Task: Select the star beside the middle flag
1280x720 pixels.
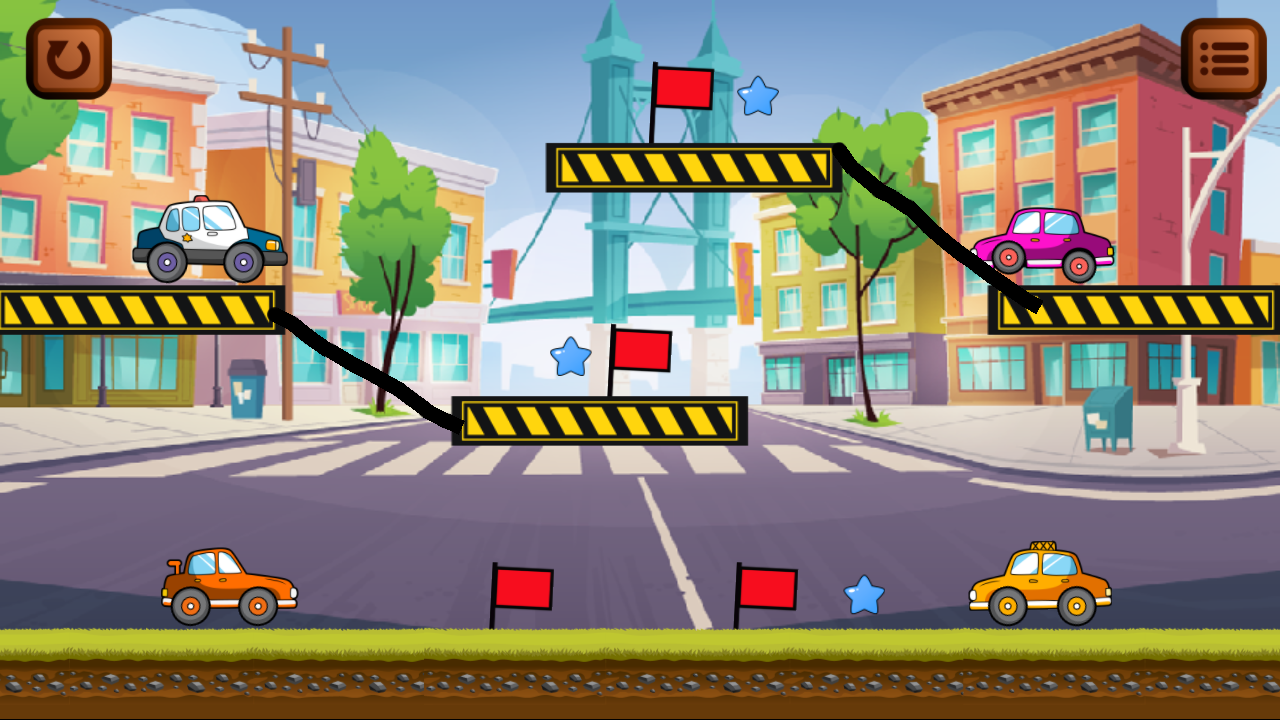Action: (570, 357)
